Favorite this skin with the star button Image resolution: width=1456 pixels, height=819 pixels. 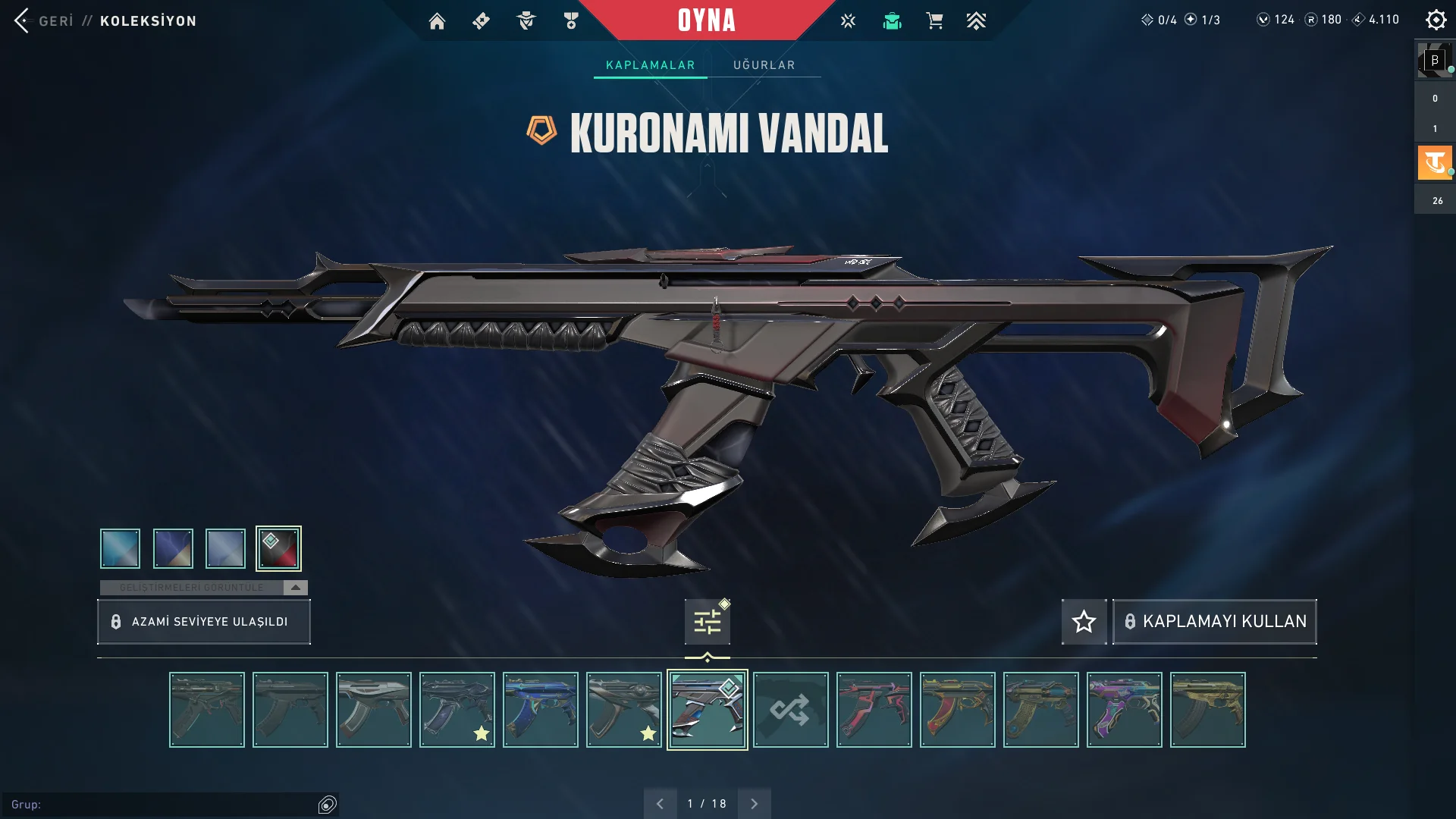(x=1084, y=622)
